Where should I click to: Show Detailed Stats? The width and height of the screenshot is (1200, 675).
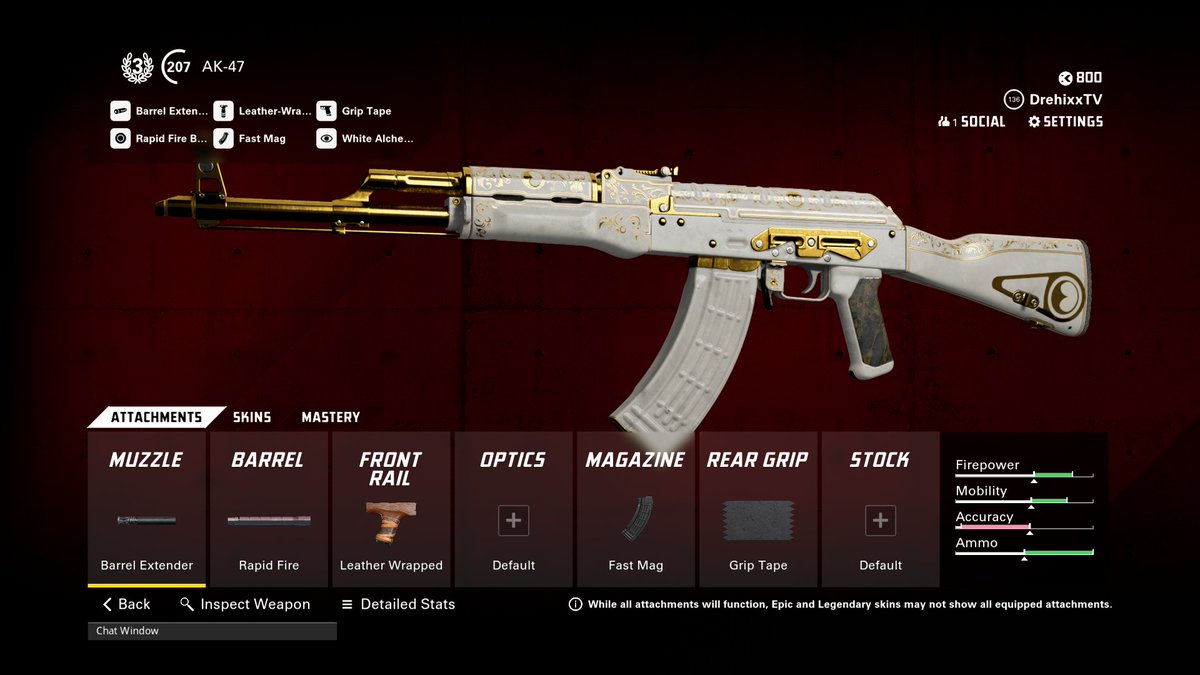(x=398, y=604)
